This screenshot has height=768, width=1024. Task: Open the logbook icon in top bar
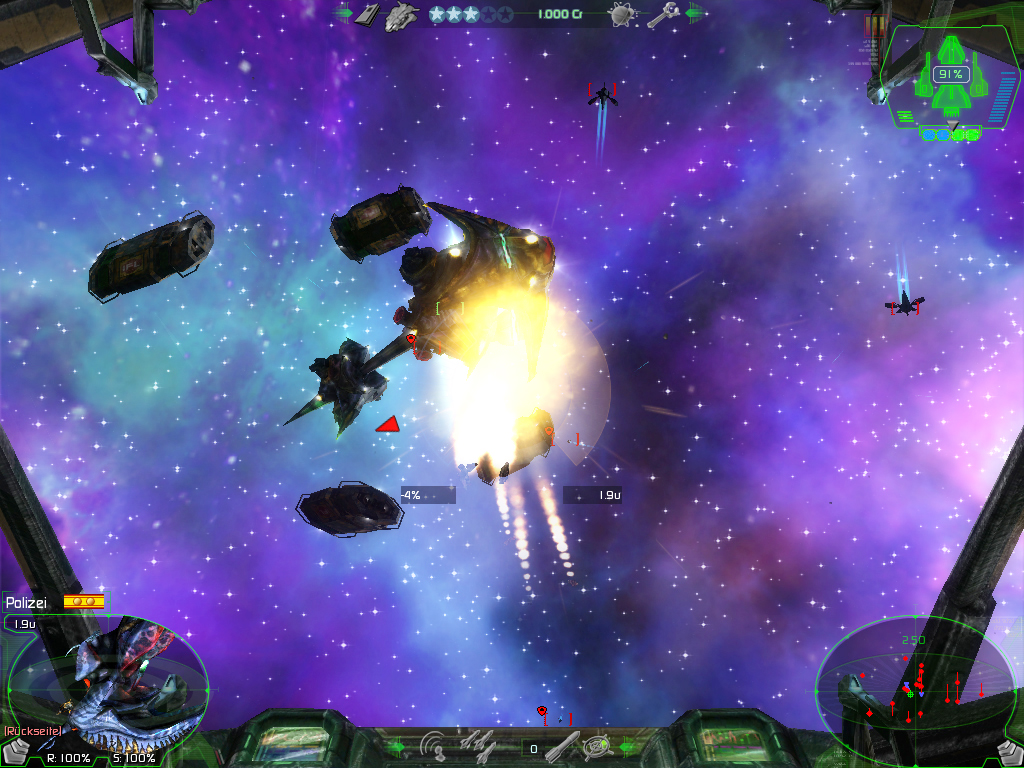pyautogui.click(x=369, y=14)
